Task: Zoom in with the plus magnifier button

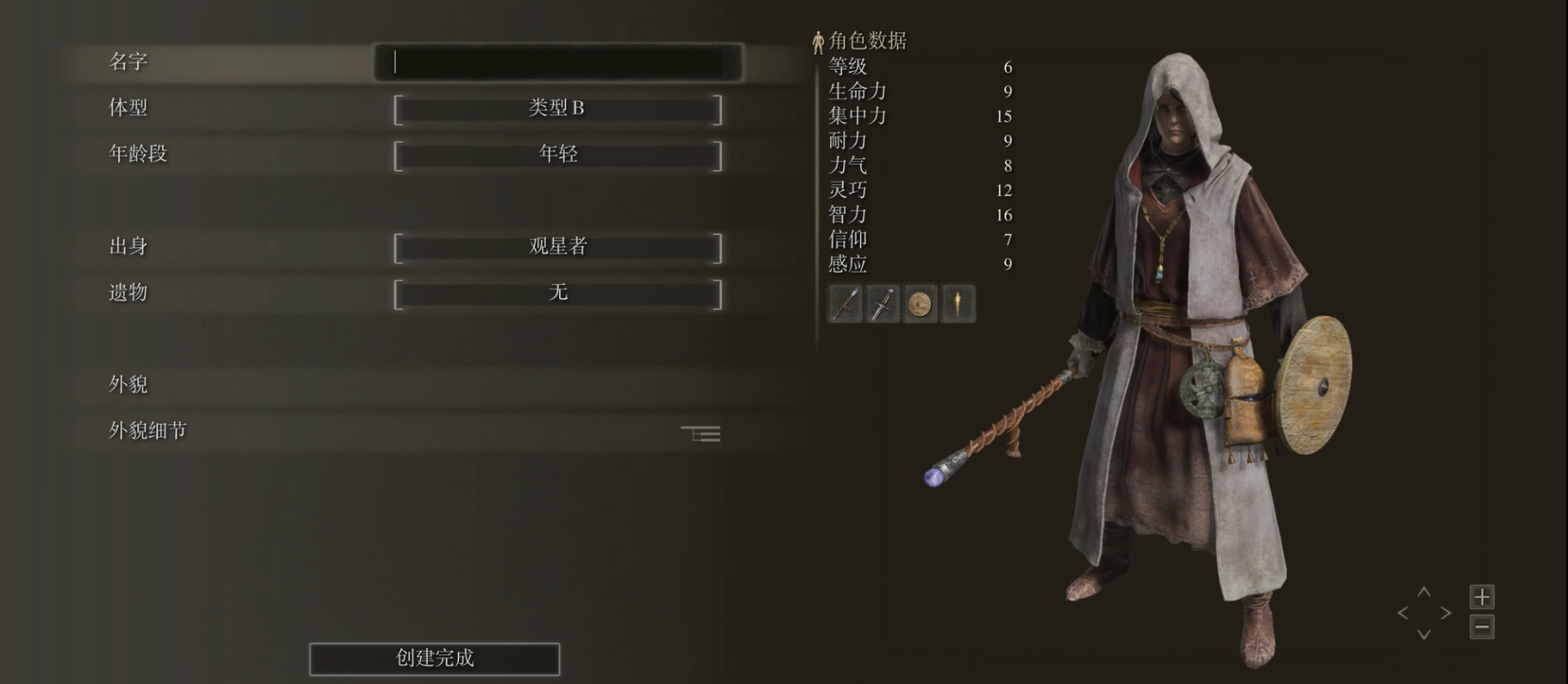Action: 1482,597
